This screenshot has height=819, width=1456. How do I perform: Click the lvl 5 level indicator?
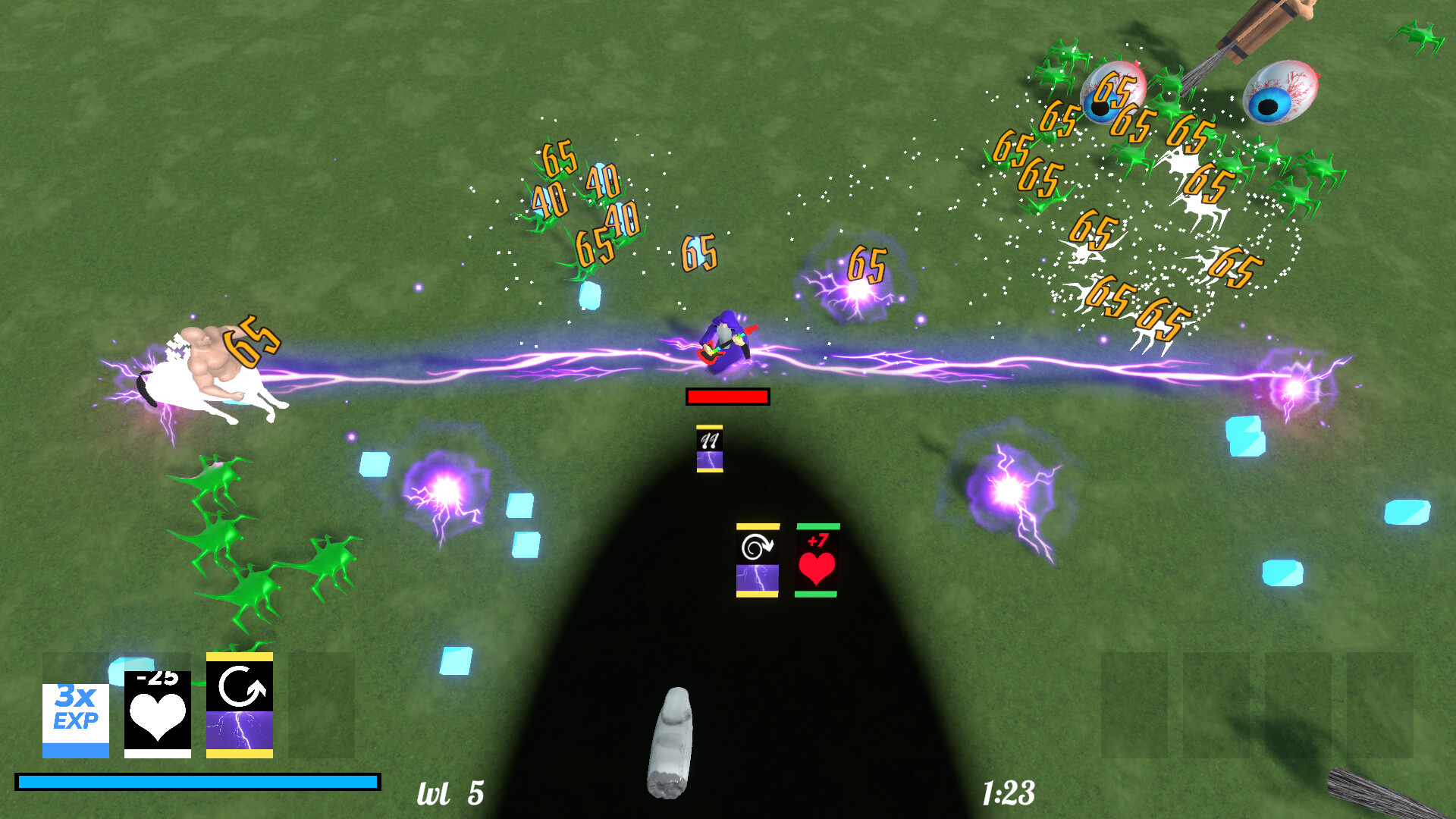point(450,792)
